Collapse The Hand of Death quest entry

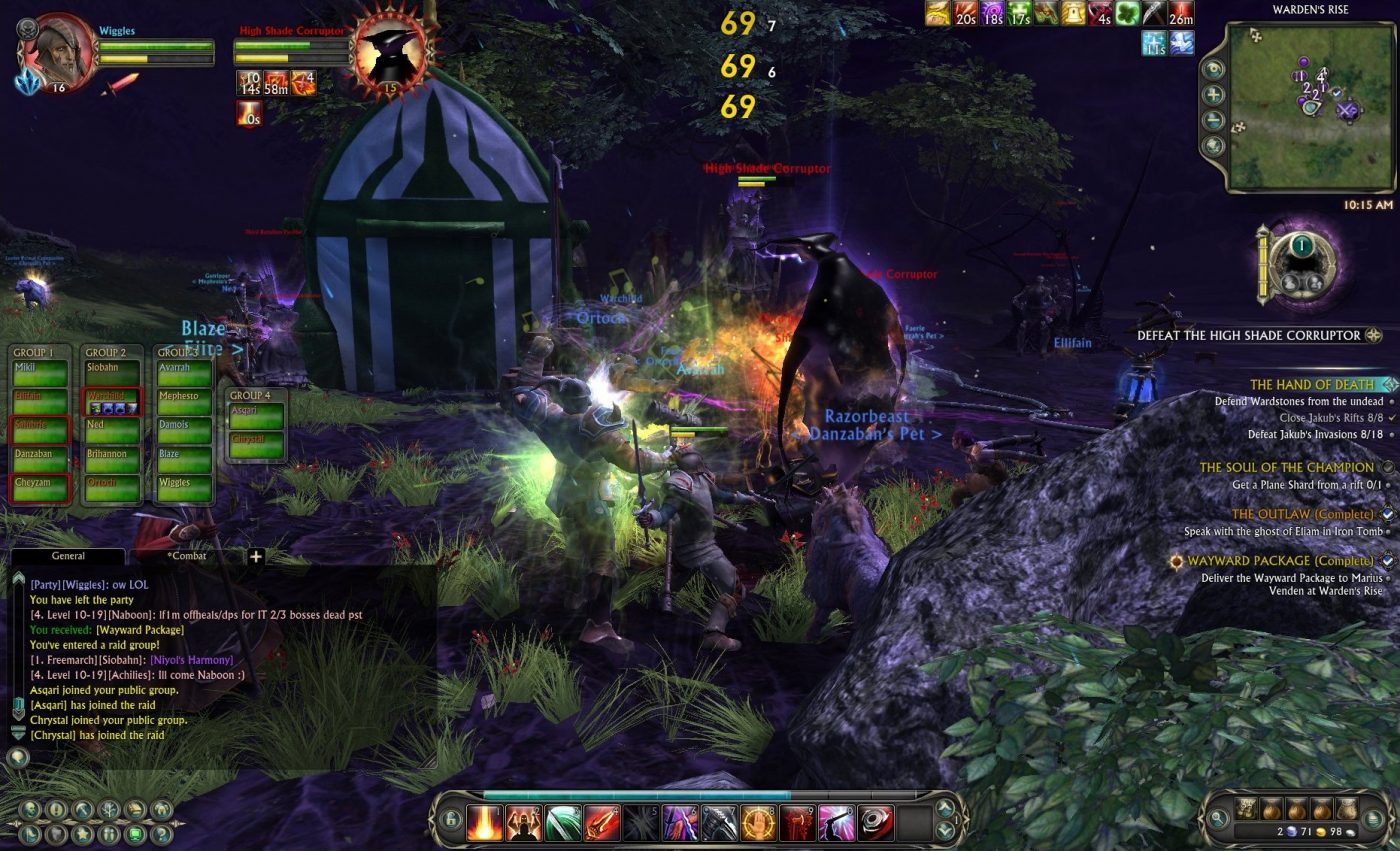(x=1388, y=385)
